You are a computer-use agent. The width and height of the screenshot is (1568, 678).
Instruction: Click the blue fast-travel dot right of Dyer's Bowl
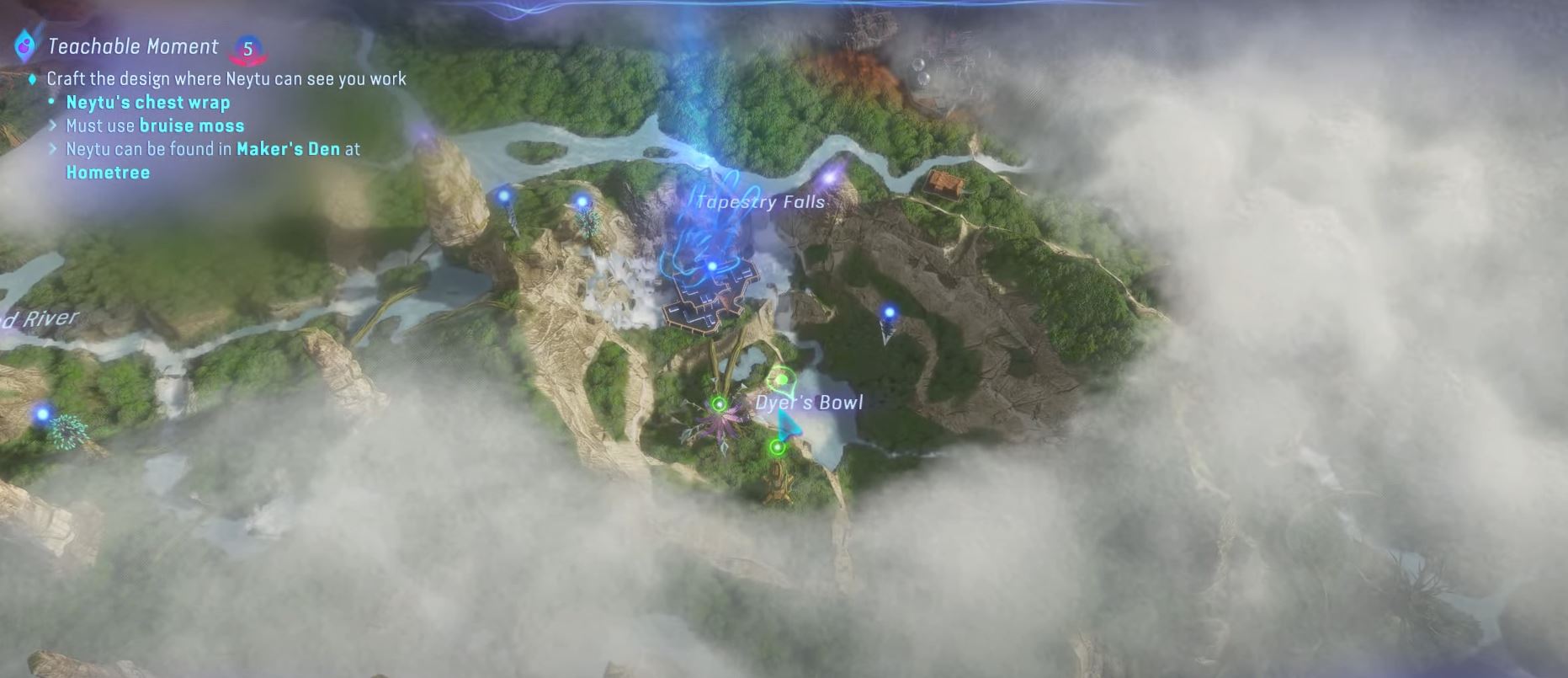[x=889, y=311]
